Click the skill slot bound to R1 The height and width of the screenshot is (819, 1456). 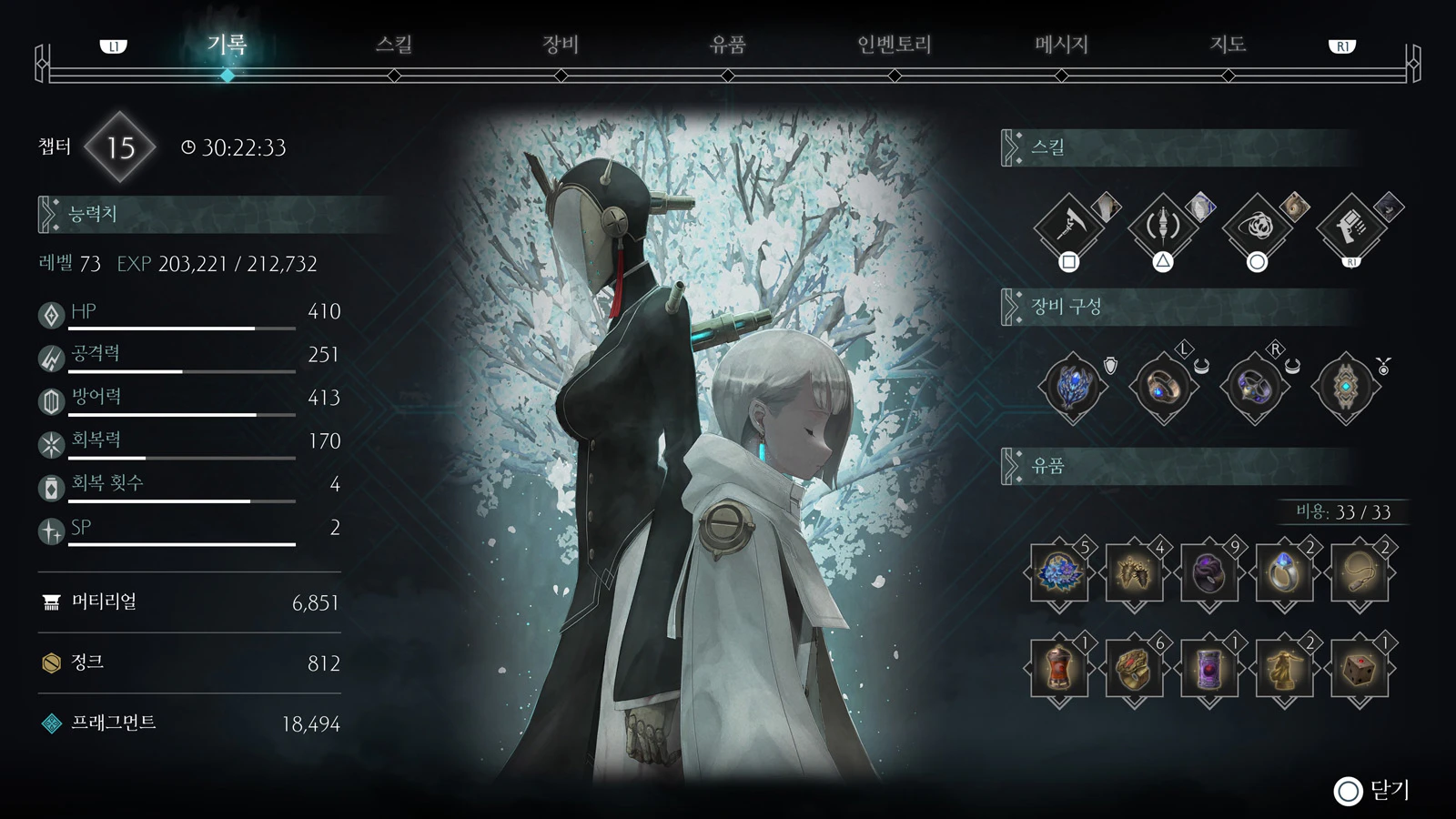tap(1351, 227)
